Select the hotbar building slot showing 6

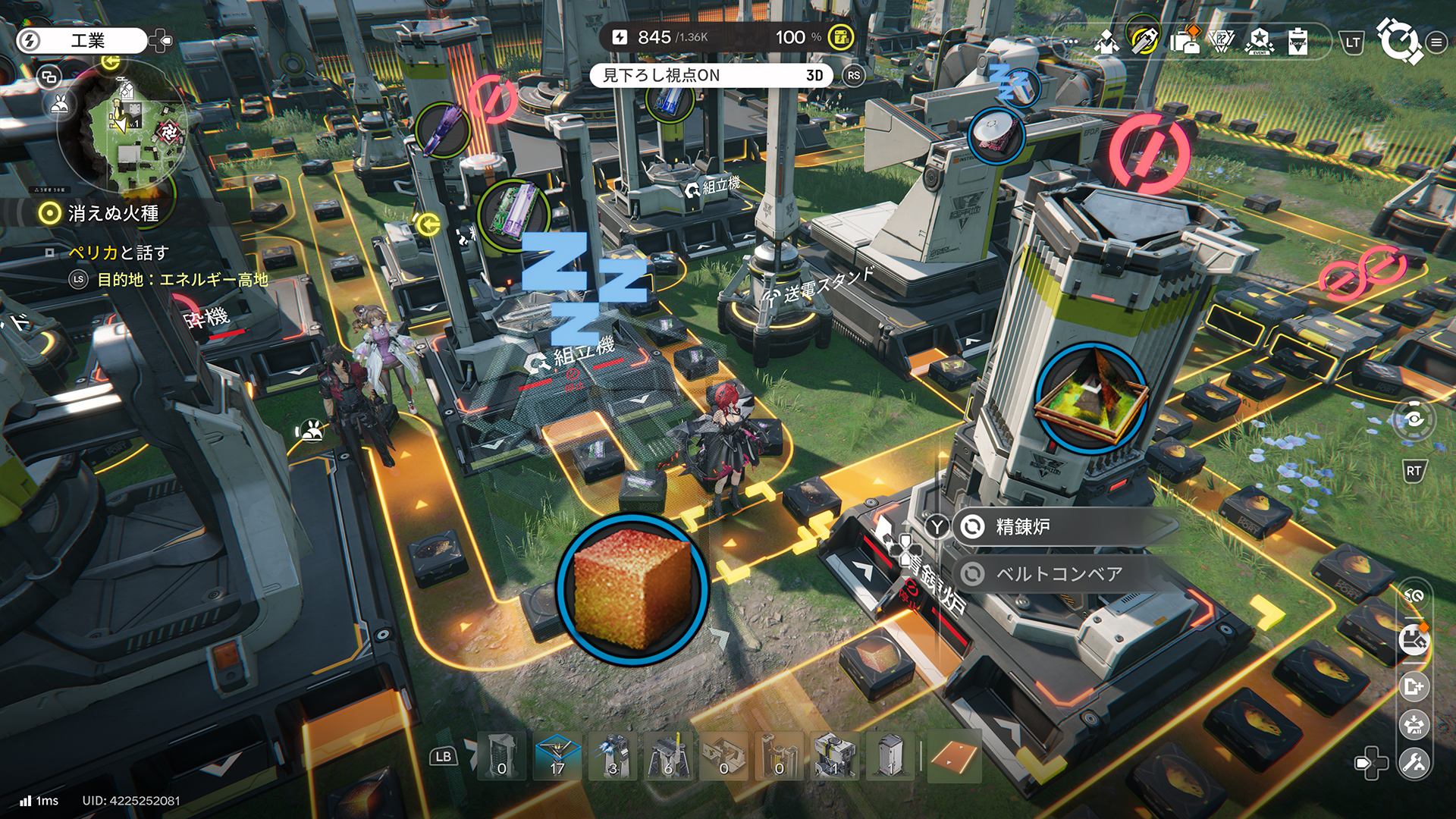tap(668, 757)
